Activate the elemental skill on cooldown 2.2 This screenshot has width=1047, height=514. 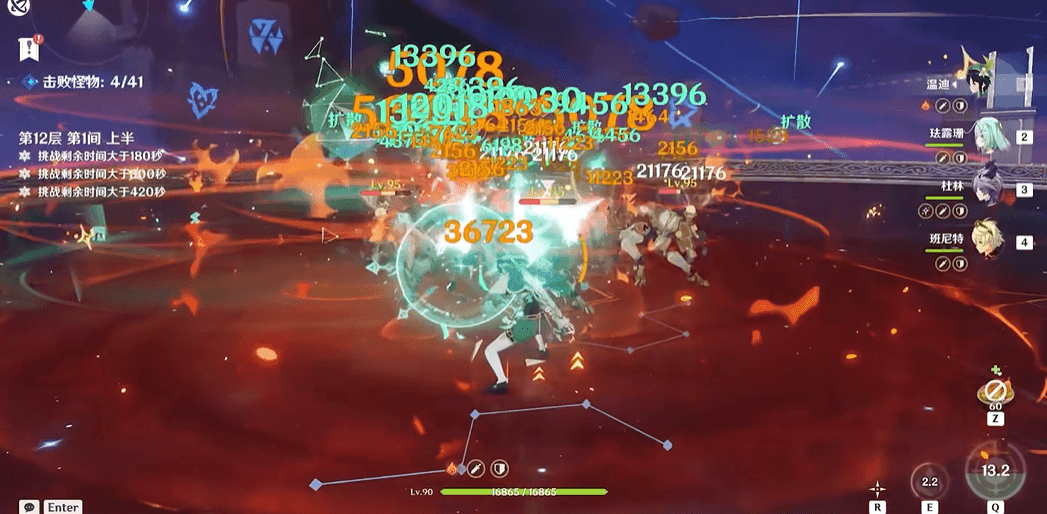click(929, 481)
